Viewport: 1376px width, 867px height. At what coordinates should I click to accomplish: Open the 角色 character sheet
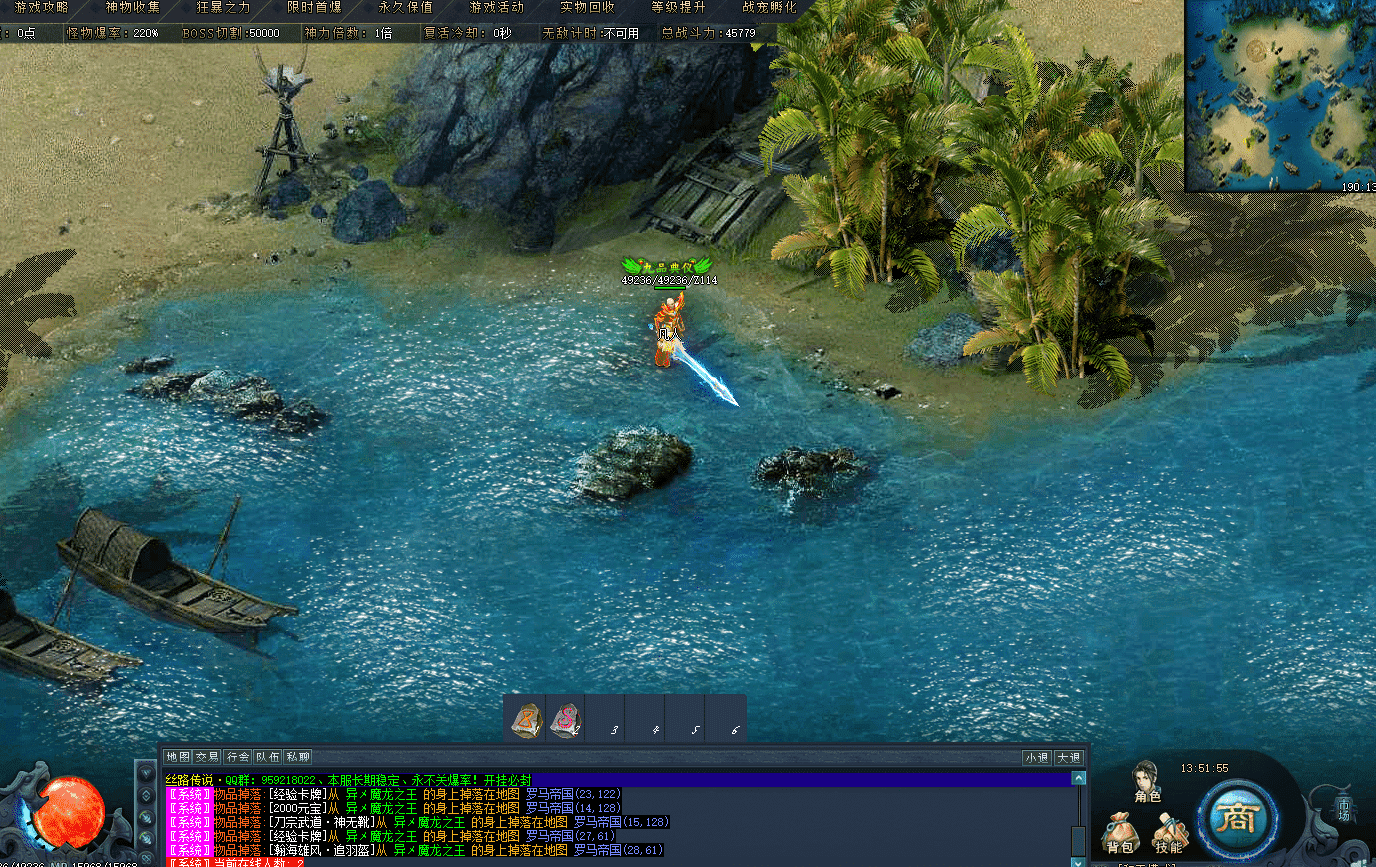(x=1146, y=782)
